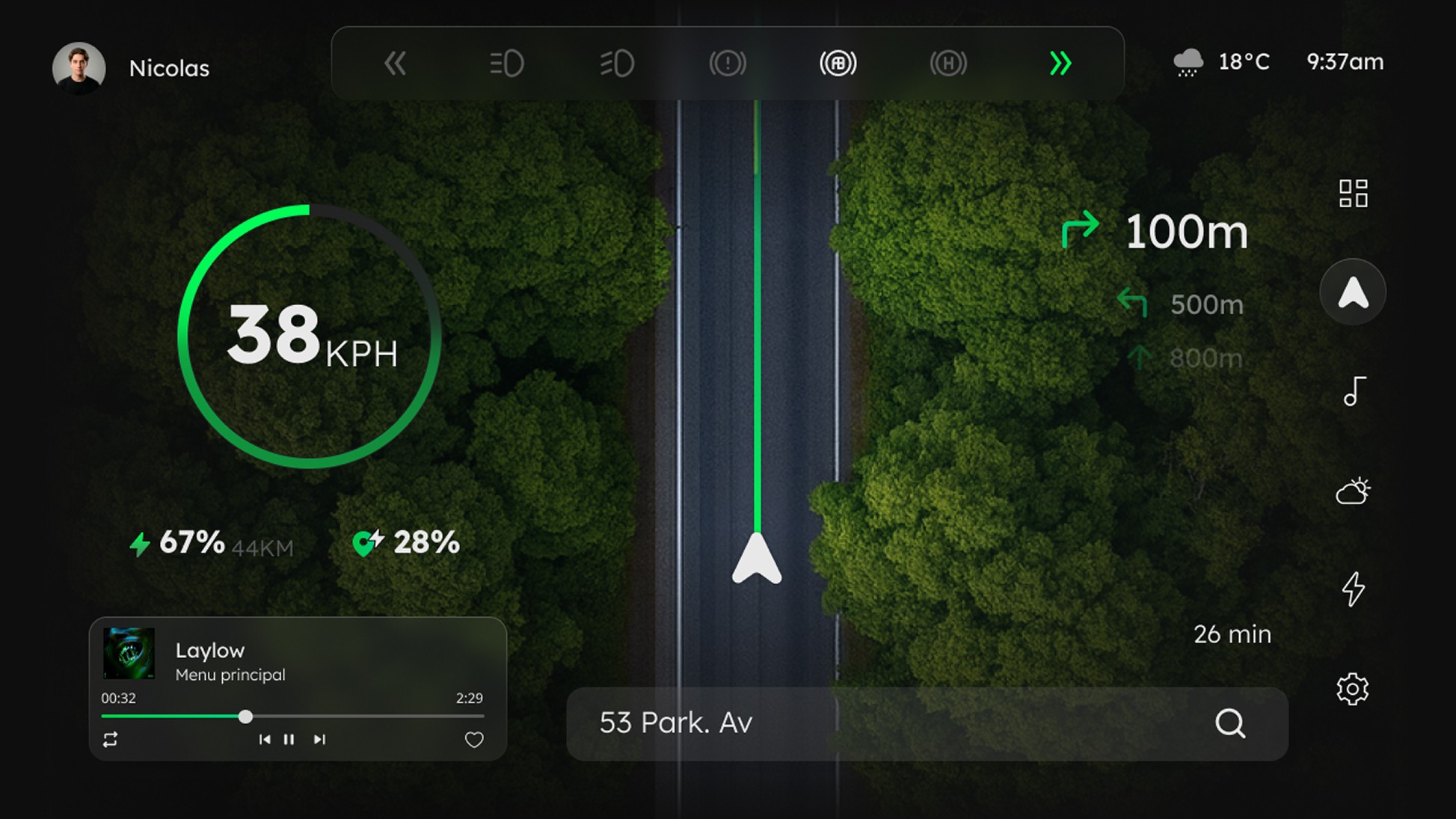The width and height of the screenshot is (1456, 819).
Task: Show the weather cloud-sun section
Action: [1353, 491]
